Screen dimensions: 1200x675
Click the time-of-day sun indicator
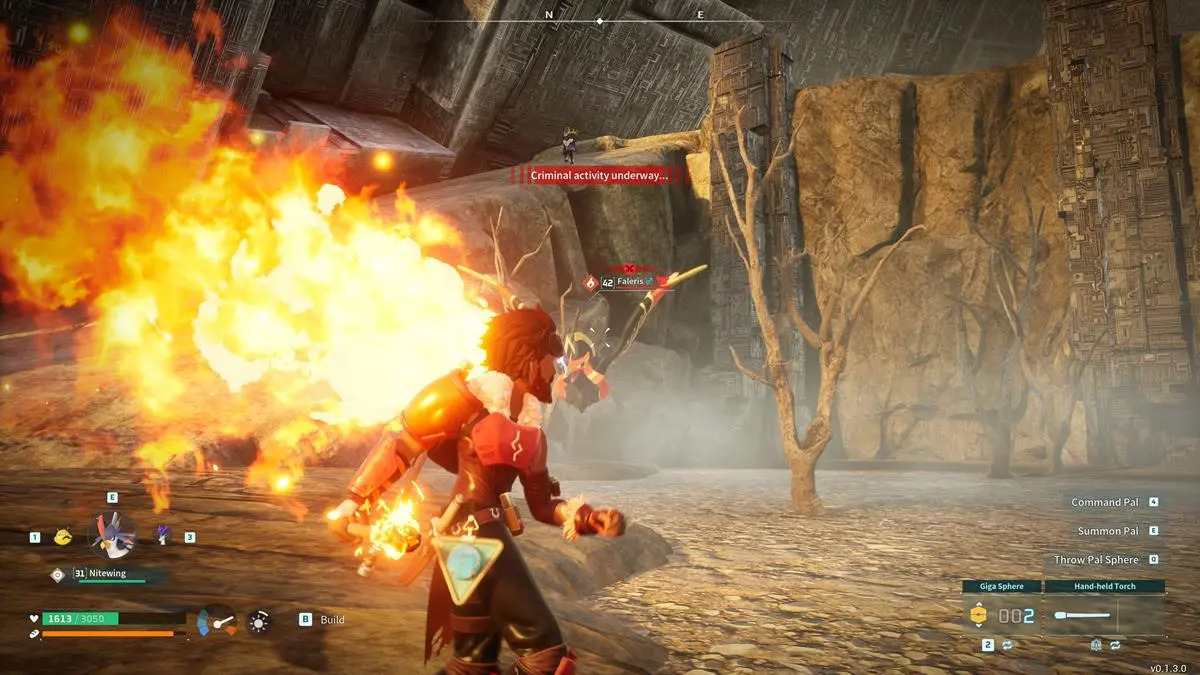259,622
